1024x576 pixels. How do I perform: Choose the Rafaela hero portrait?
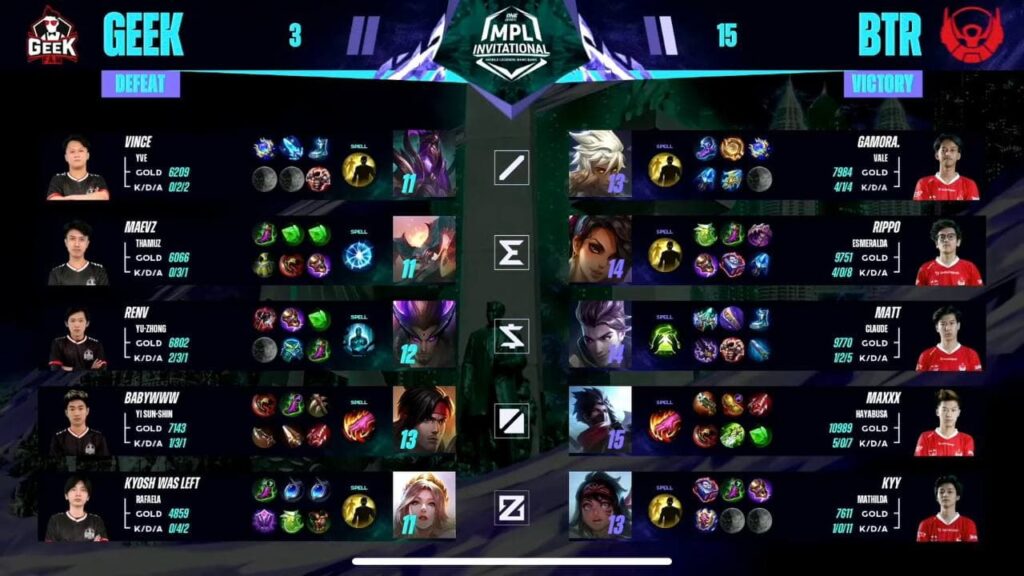pos(424,505)
